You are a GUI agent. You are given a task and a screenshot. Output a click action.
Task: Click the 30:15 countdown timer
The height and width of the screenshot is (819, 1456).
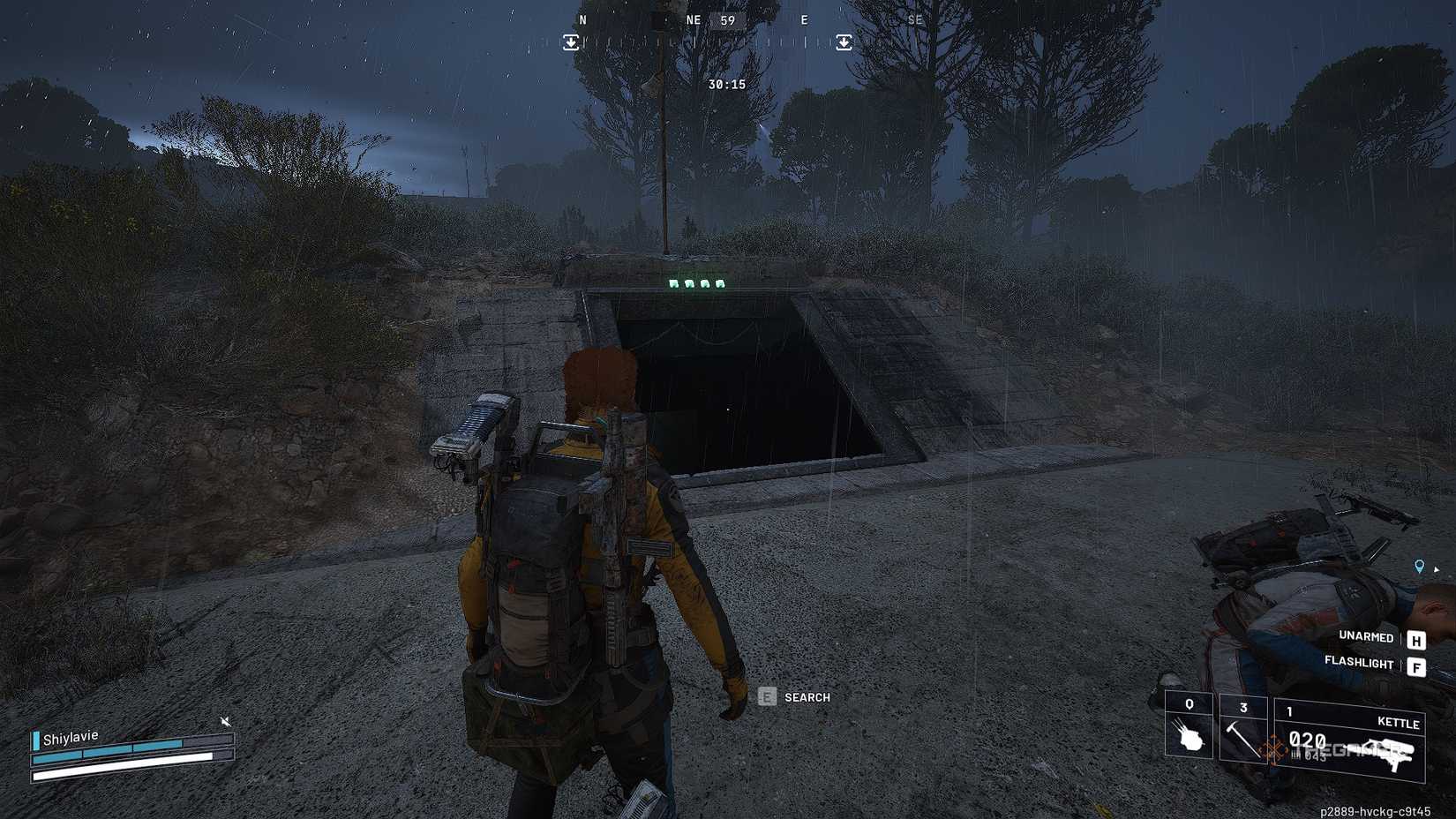point(727,84)
